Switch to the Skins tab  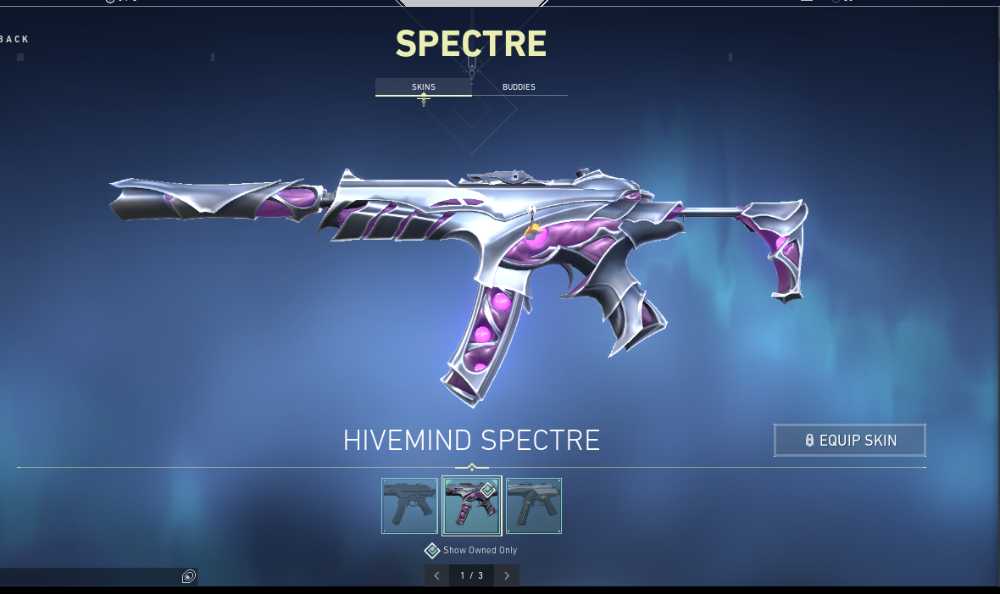click(423, 87)
